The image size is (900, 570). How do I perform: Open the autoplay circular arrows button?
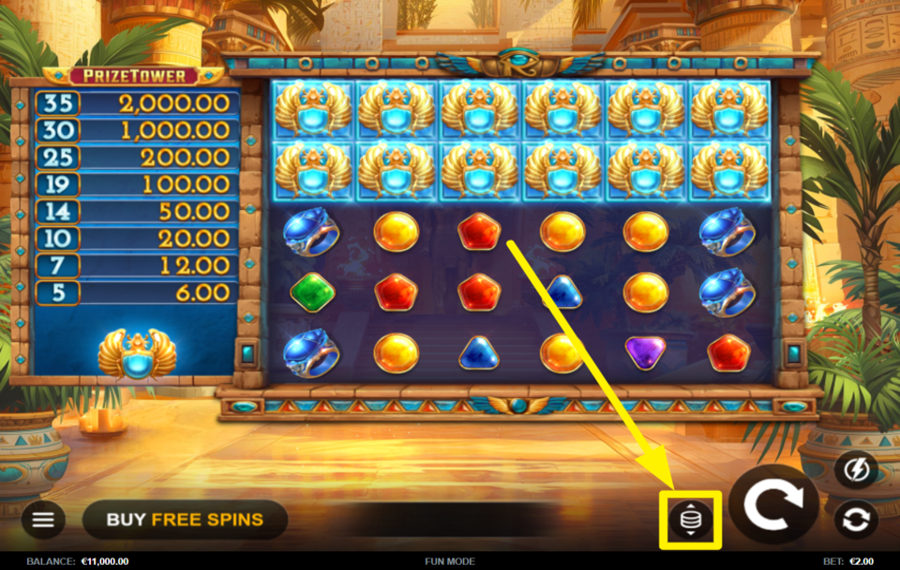click(x=857, y=519)
